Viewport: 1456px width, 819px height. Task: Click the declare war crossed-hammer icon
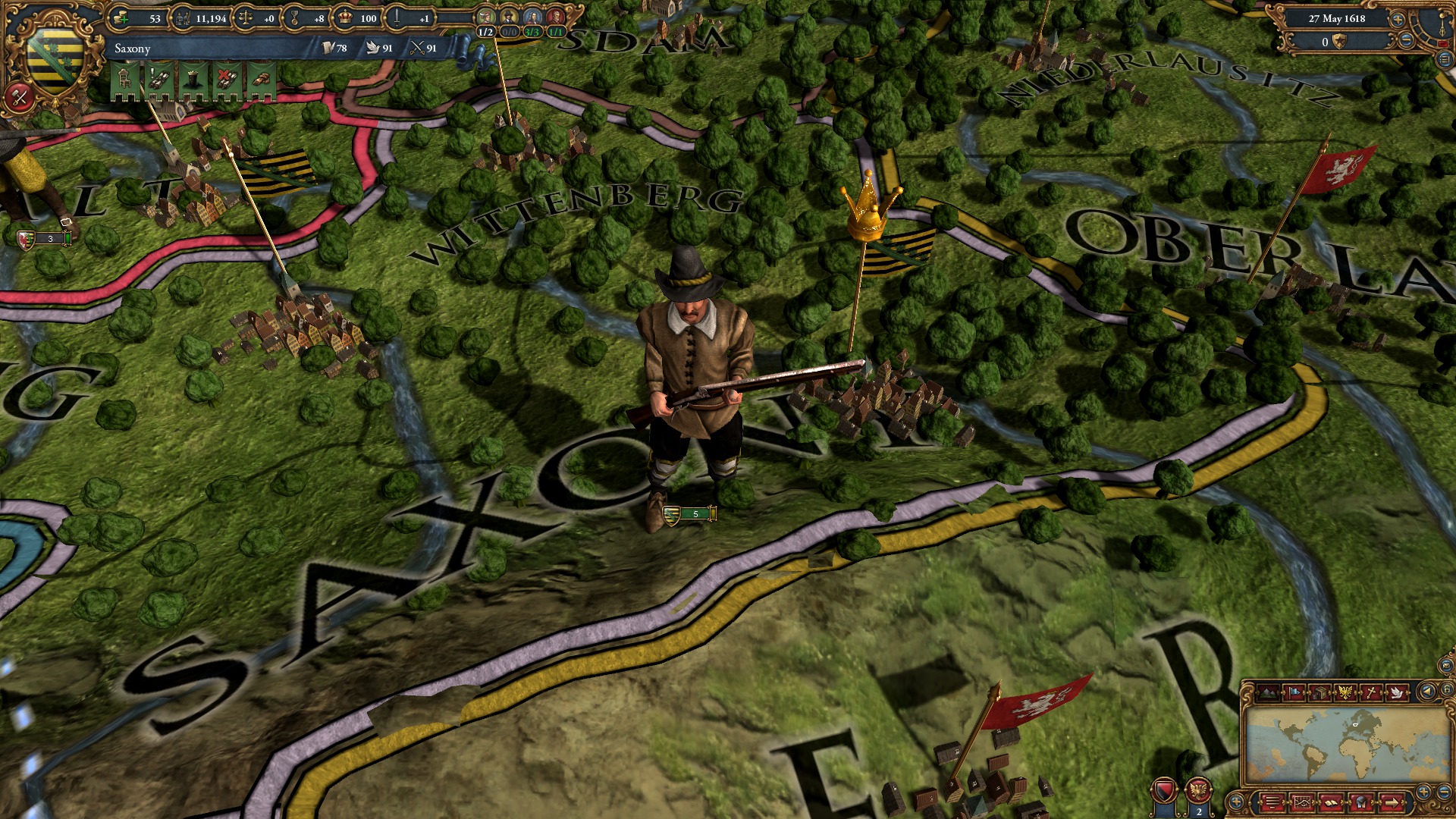[x=19, y=96]
